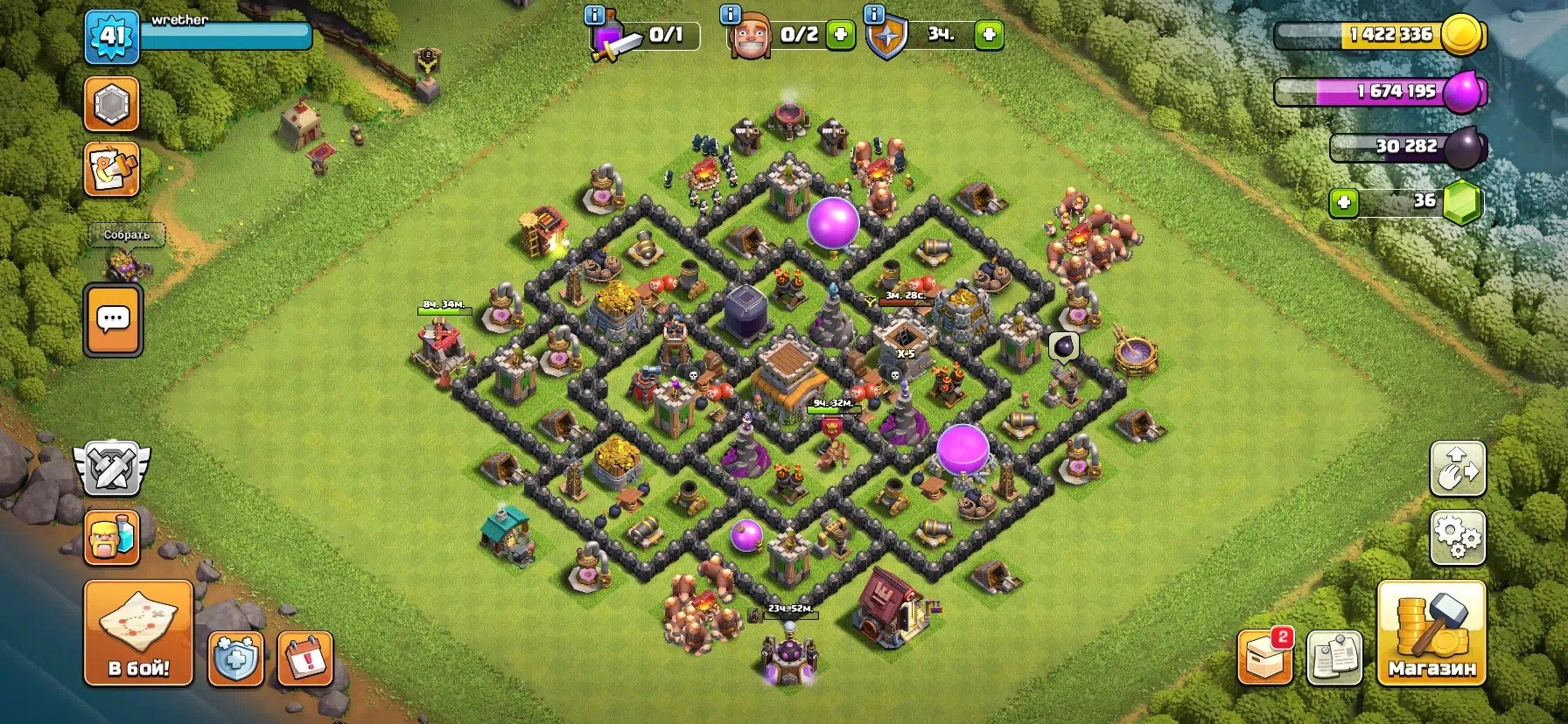
Task: Open the calendar events button
Action: [x=305, y=658]
